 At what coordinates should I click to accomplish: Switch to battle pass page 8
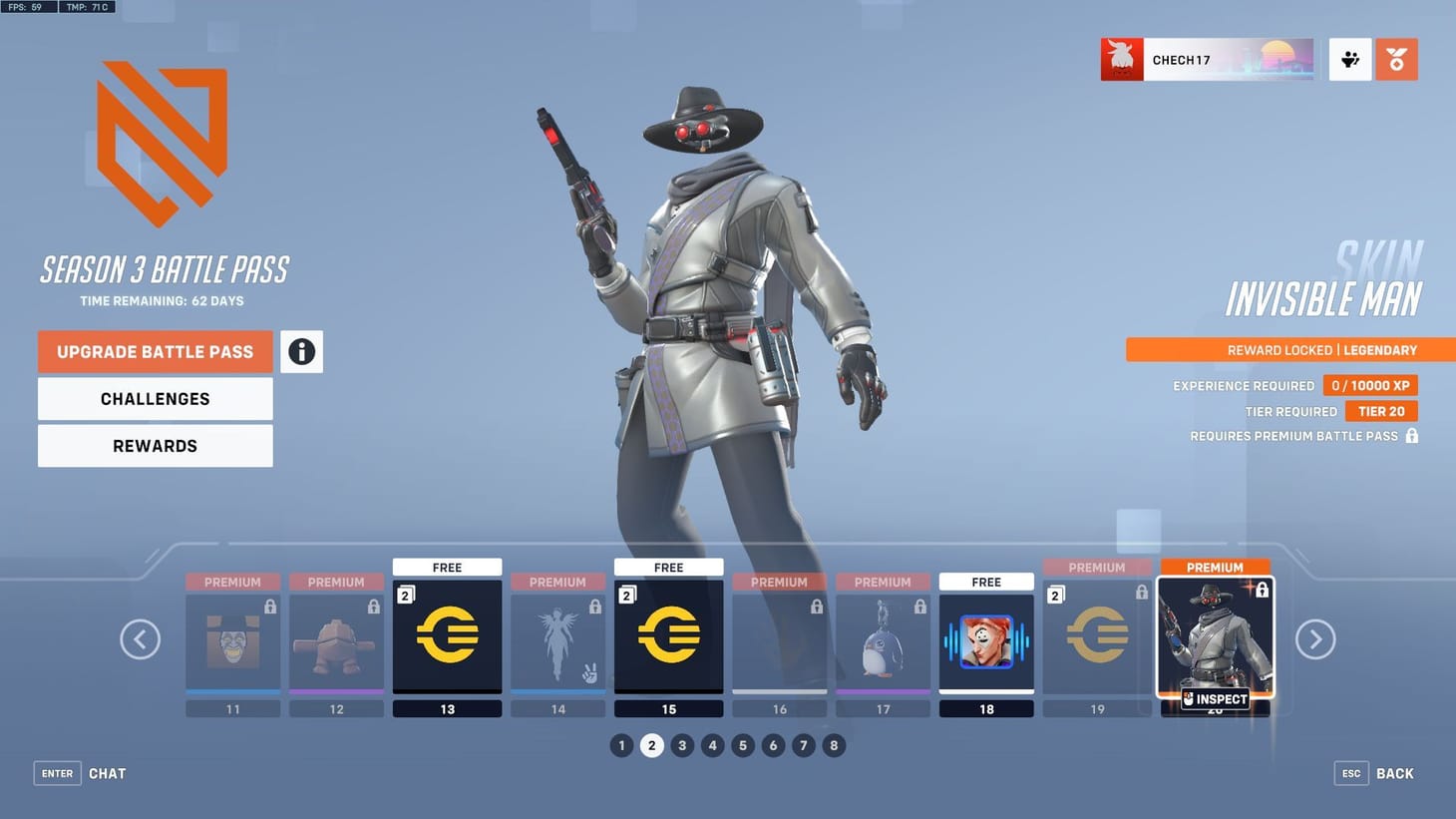834,745
